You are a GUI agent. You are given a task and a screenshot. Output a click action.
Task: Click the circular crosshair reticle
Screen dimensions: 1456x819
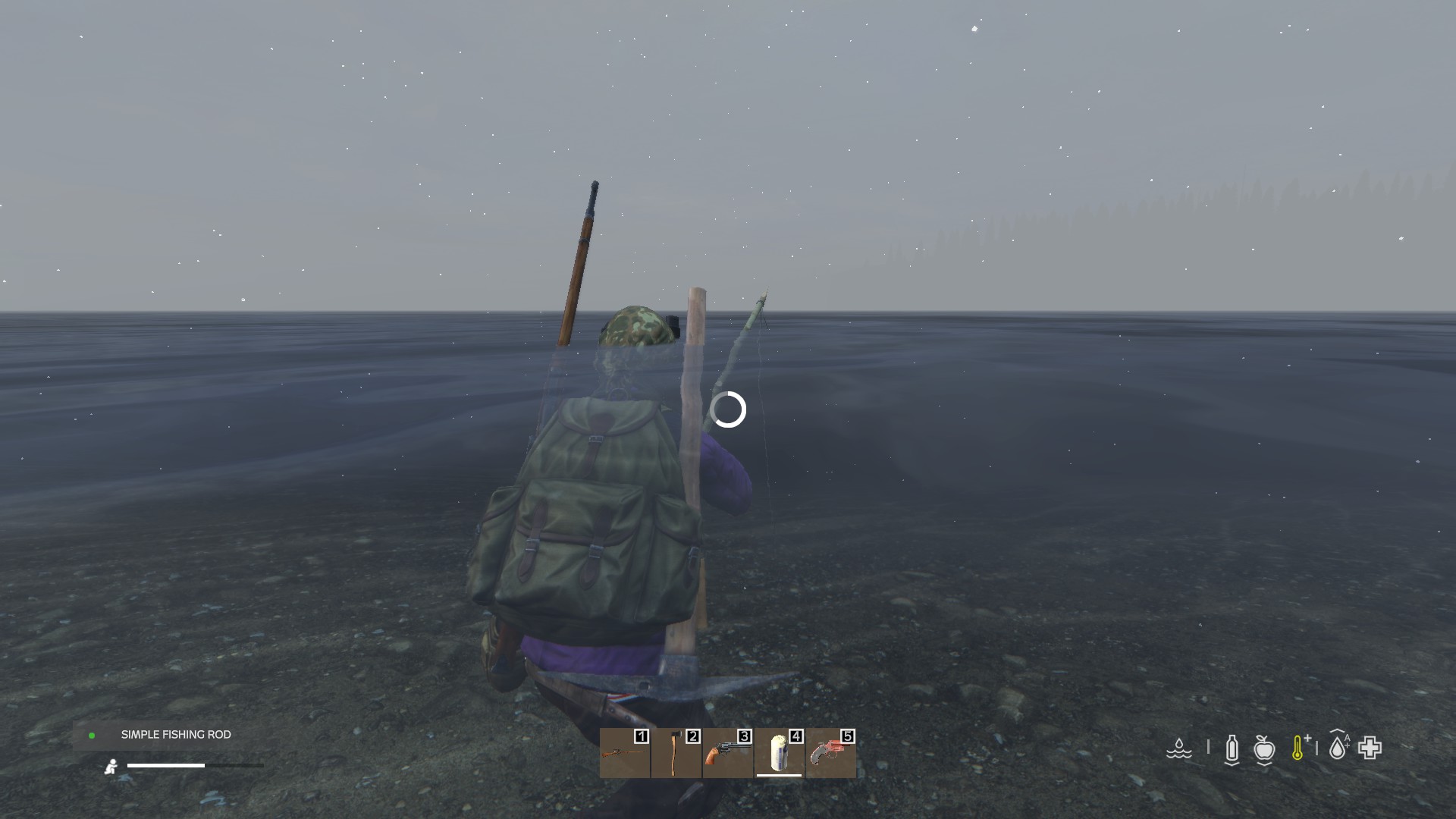click(x=727, y=410)
